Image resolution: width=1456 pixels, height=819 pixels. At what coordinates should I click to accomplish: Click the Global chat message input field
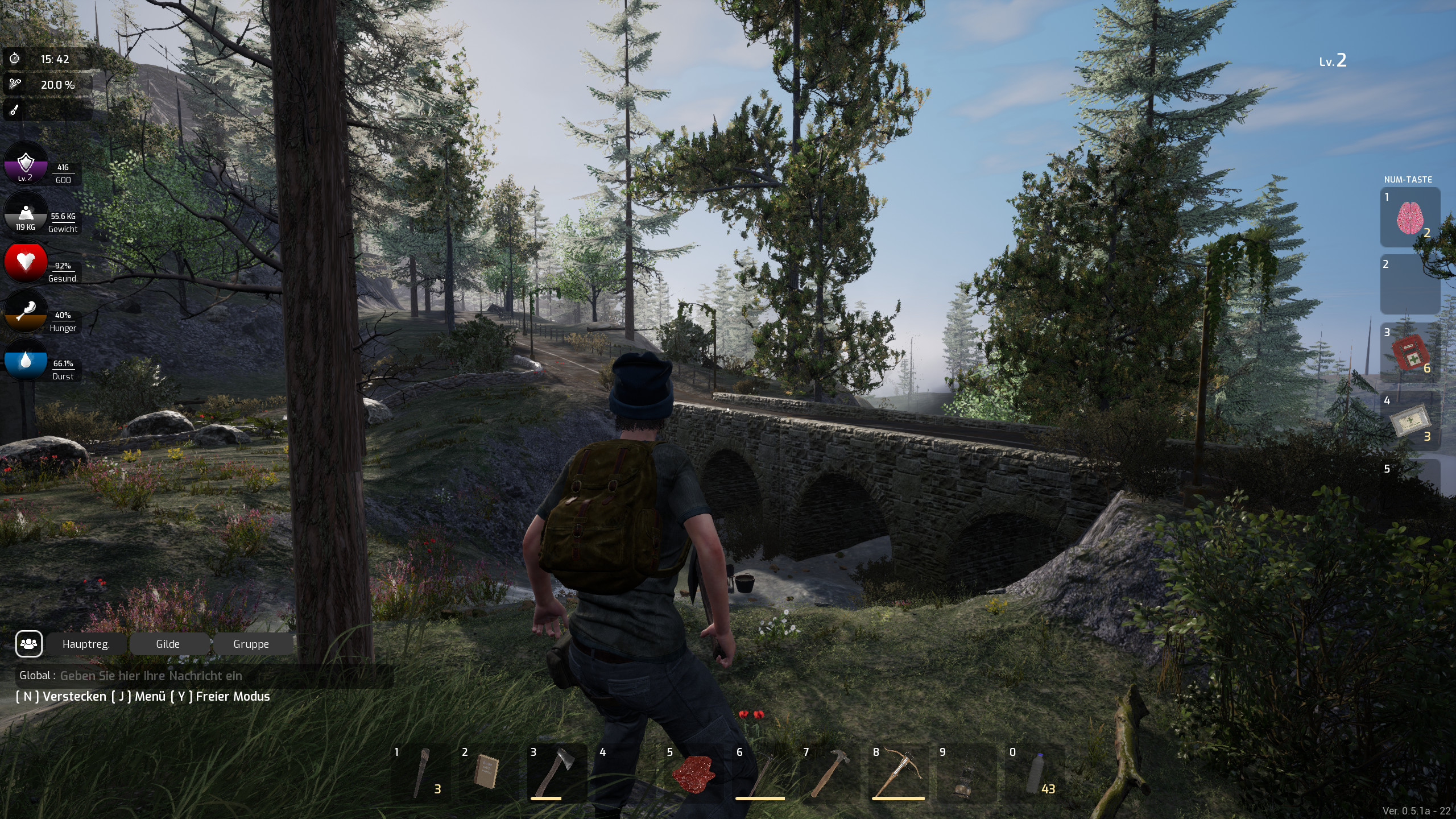171,676
